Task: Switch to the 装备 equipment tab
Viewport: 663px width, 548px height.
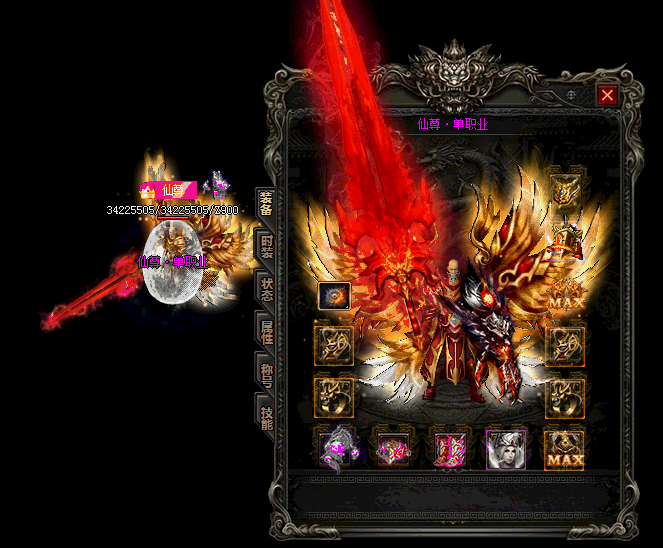Action: pyautogui.click(x=266, y=205)
